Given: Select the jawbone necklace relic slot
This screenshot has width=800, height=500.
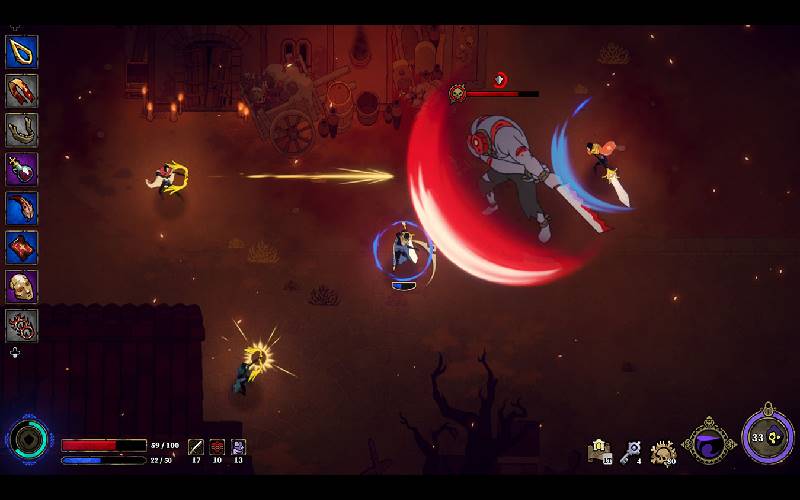Looking at the screenshot, I should pos(22,130).
